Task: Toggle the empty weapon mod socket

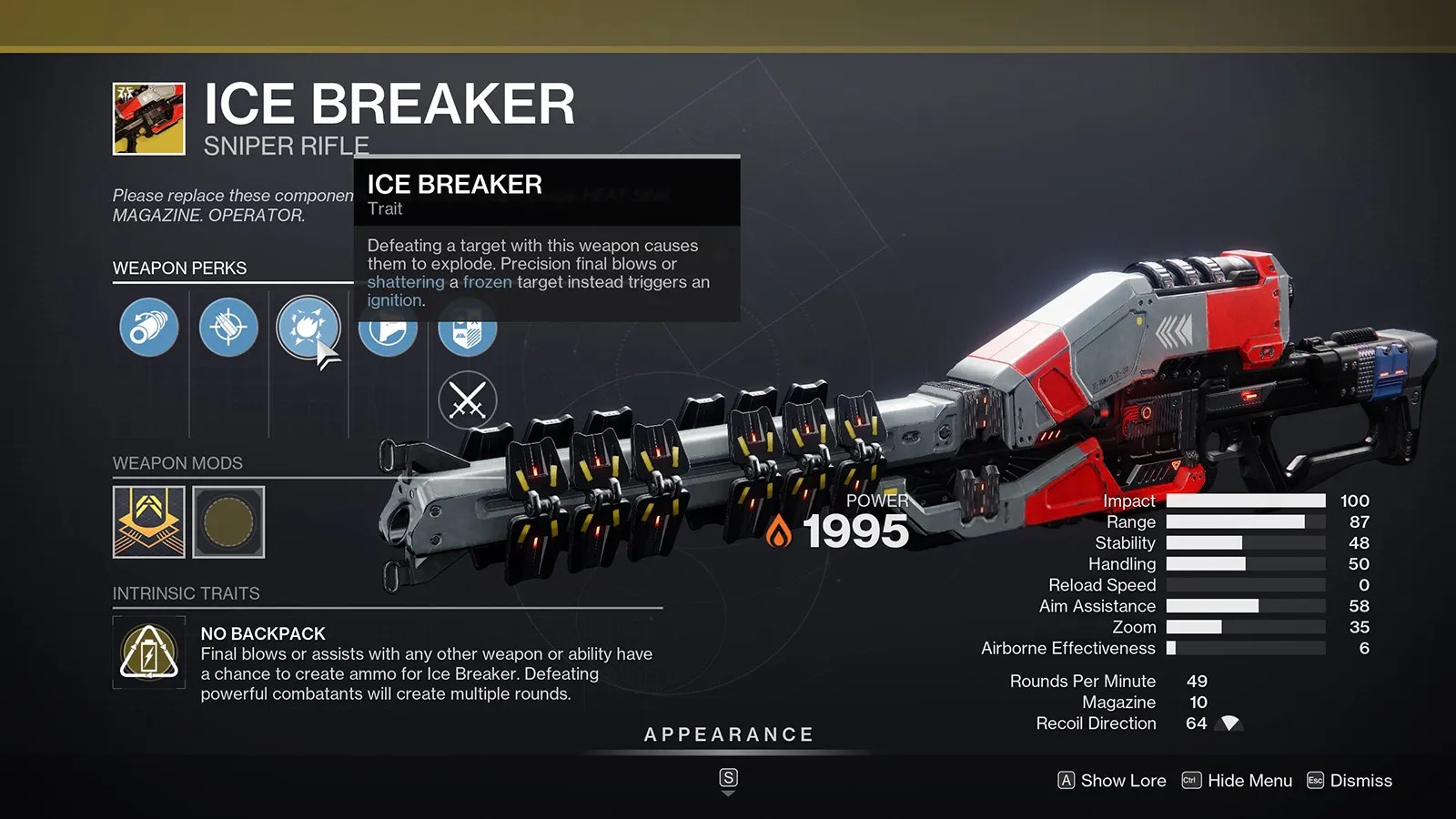Action: [x=228, y=521]
